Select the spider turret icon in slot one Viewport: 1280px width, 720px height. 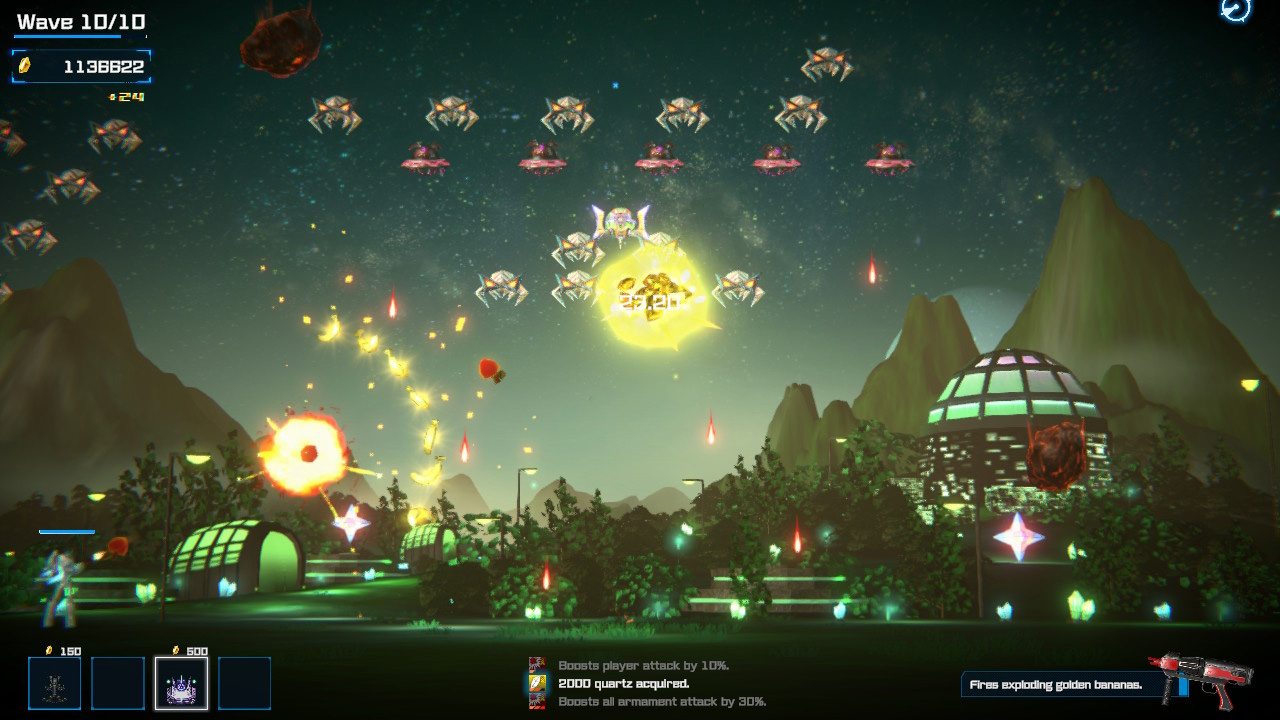pos(55,683)
